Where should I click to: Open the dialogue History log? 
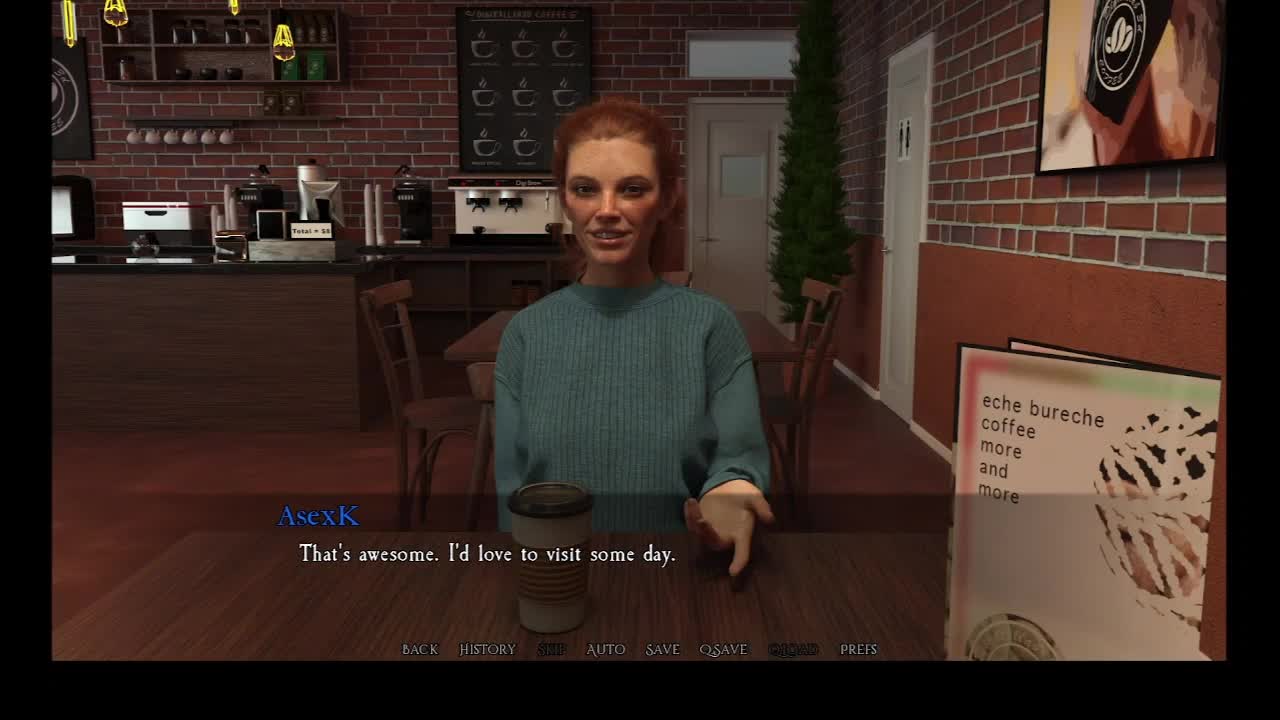click(487, 649)
